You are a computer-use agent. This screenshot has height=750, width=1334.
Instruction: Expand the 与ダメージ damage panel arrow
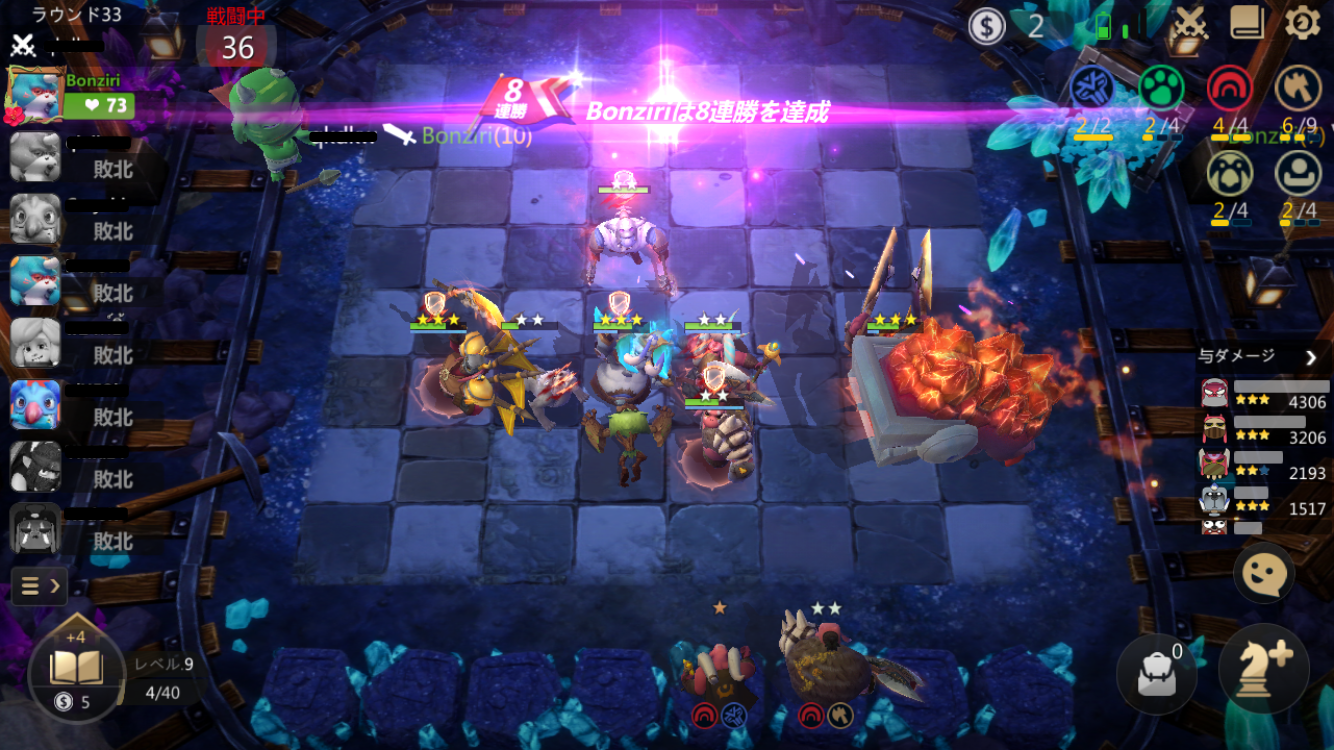(x=1311, y=356)
